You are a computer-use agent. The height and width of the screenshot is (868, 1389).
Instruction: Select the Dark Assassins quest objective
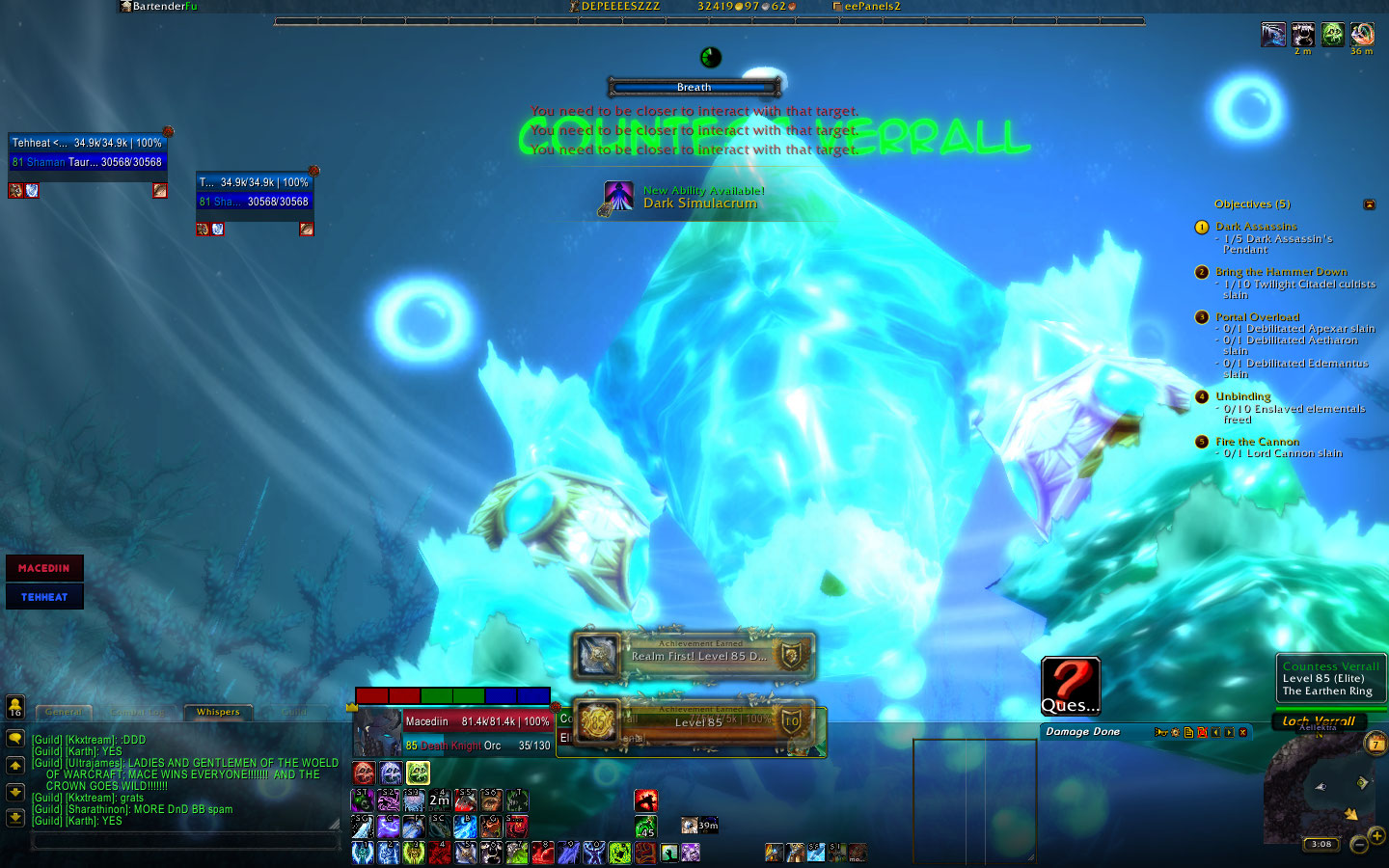1256,227
